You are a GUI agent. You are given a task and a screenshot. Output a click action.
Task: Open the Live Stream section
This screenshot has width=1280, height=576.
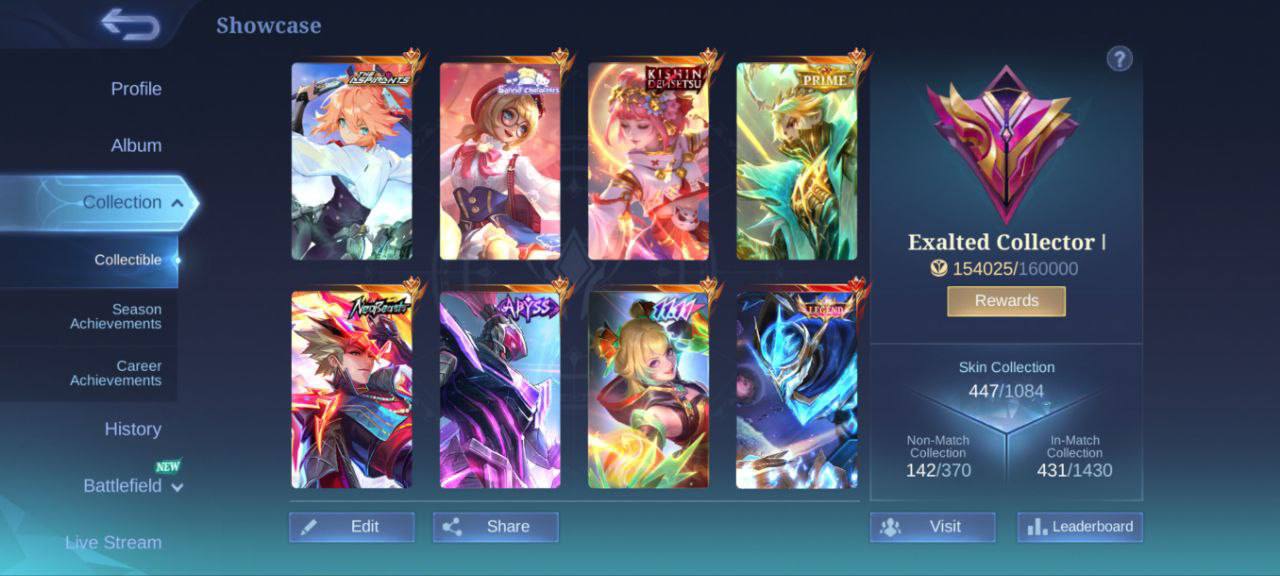pos(113,543)
